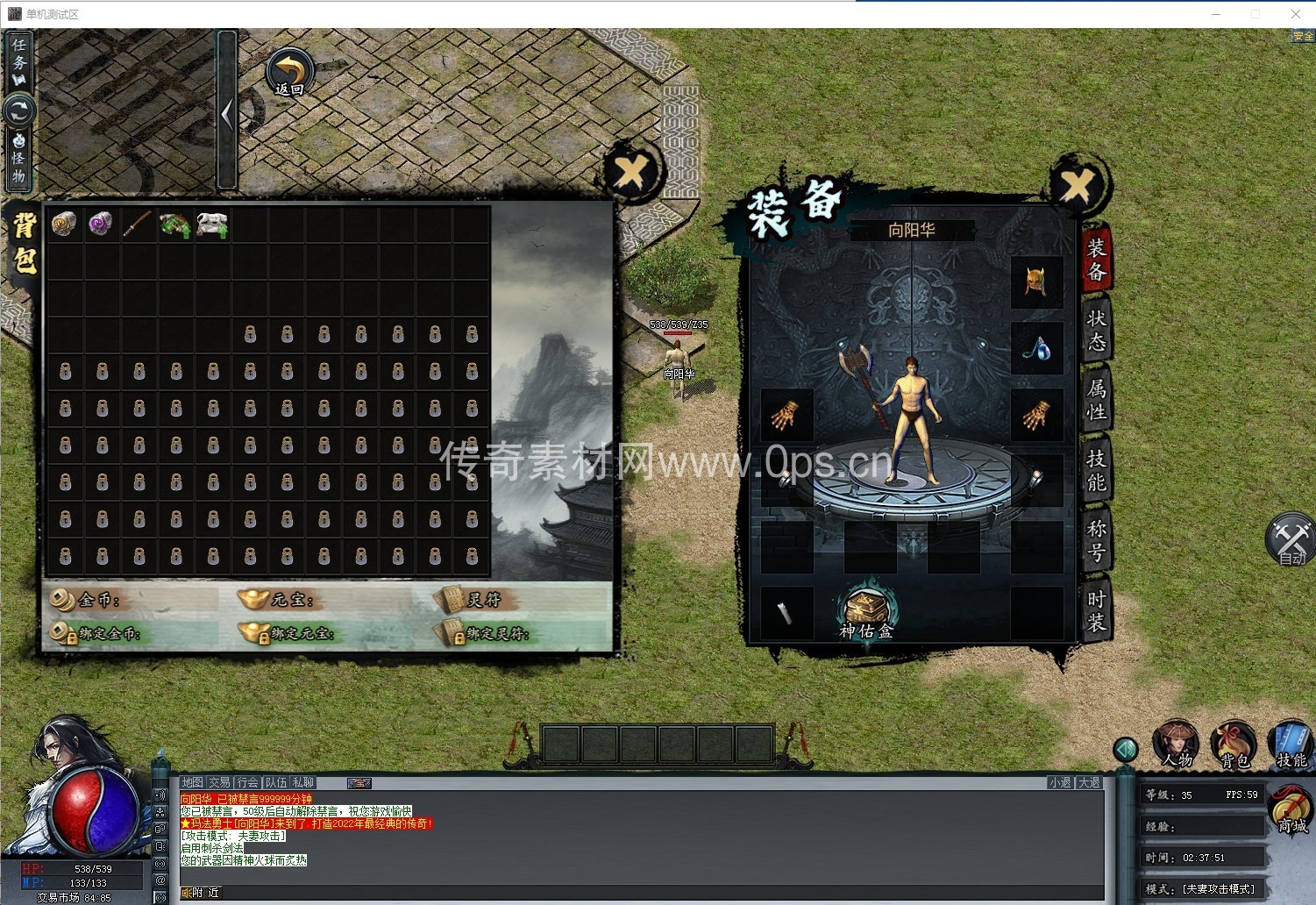The height and width of the screenshot is (905, 1316).
Task: Close the game window from title bar
Action: 1295,14
